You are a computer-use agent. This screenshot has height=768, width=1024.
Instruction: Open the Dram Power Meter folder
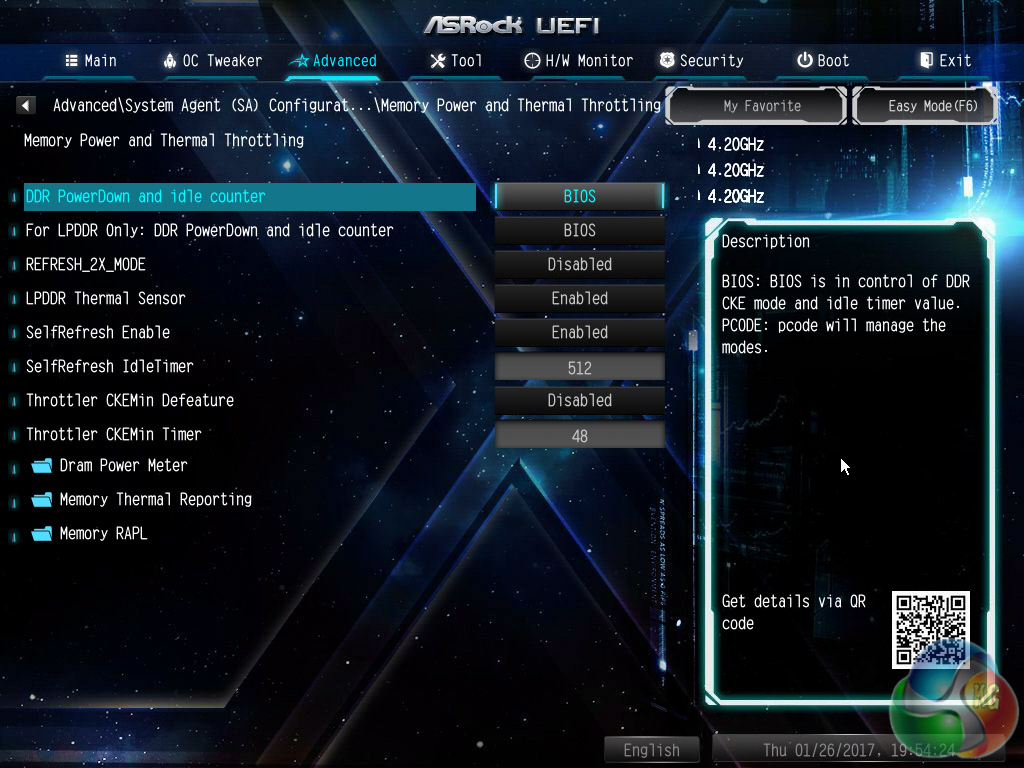[122, 466]
